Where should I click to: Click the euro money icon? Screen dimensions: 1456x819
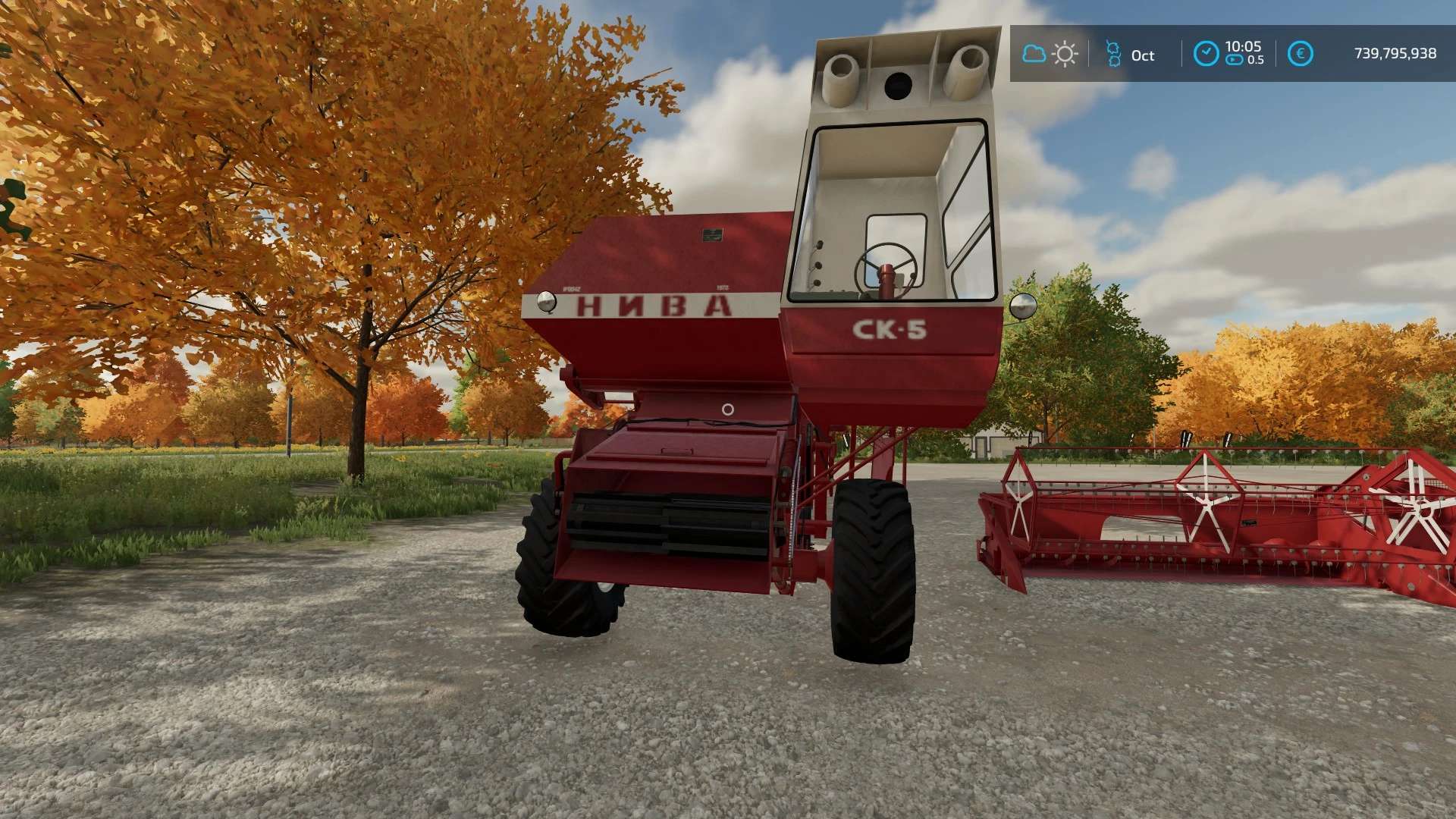click(1300, 54)
